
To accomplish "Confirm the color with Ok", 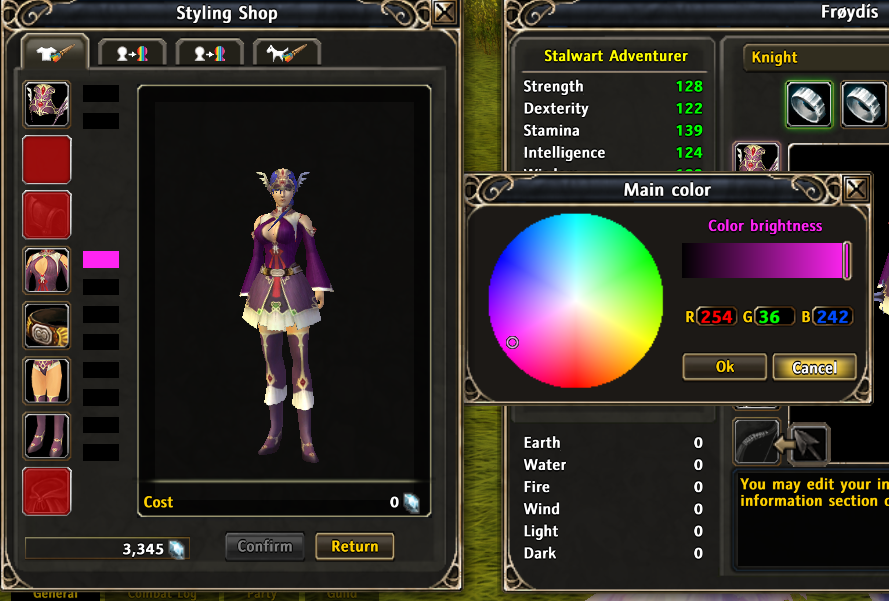I will pyautogui.click(x=725, y=367).
